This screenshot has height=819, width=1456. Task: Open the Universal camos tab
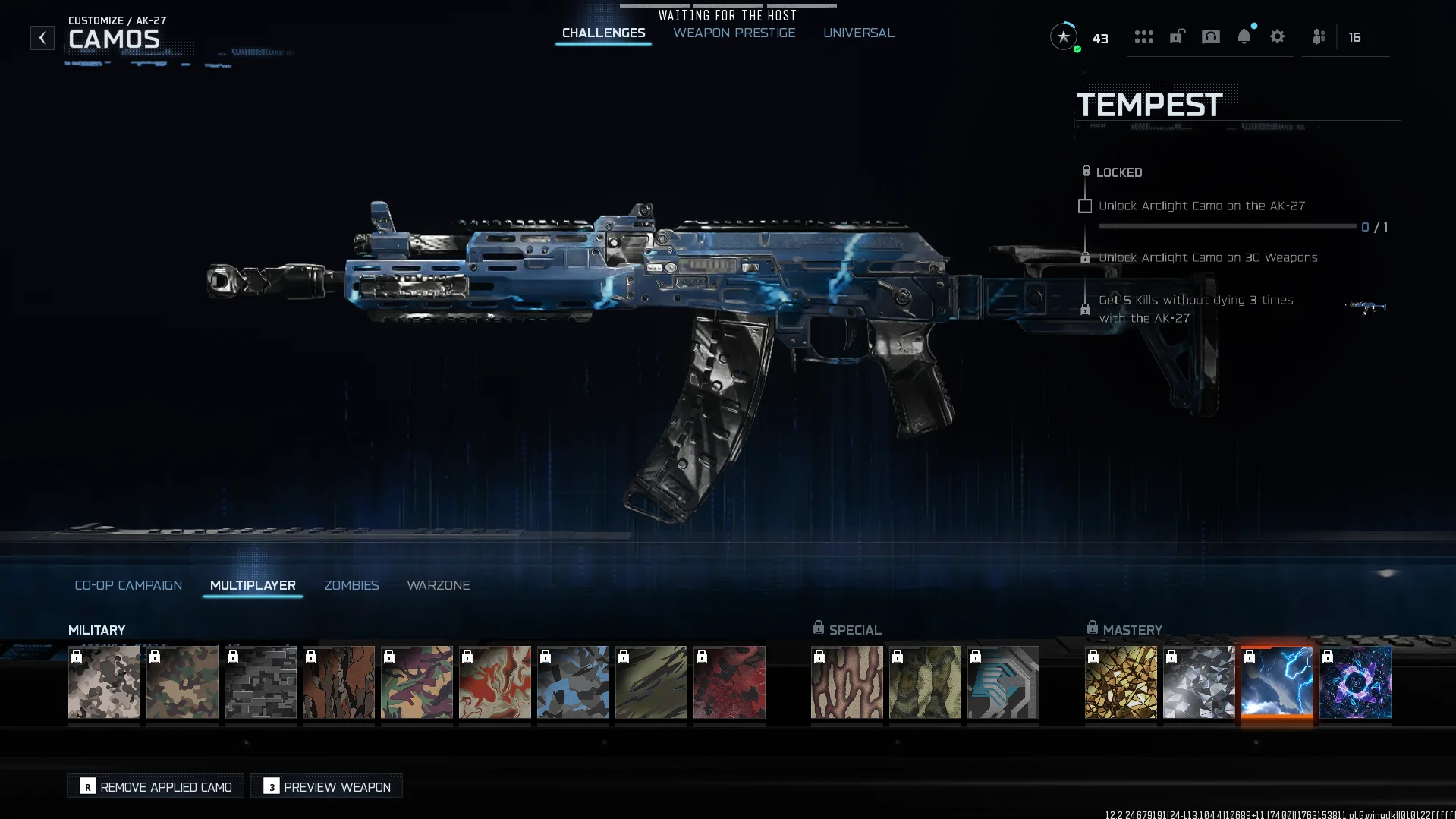[x=858, y=33]
